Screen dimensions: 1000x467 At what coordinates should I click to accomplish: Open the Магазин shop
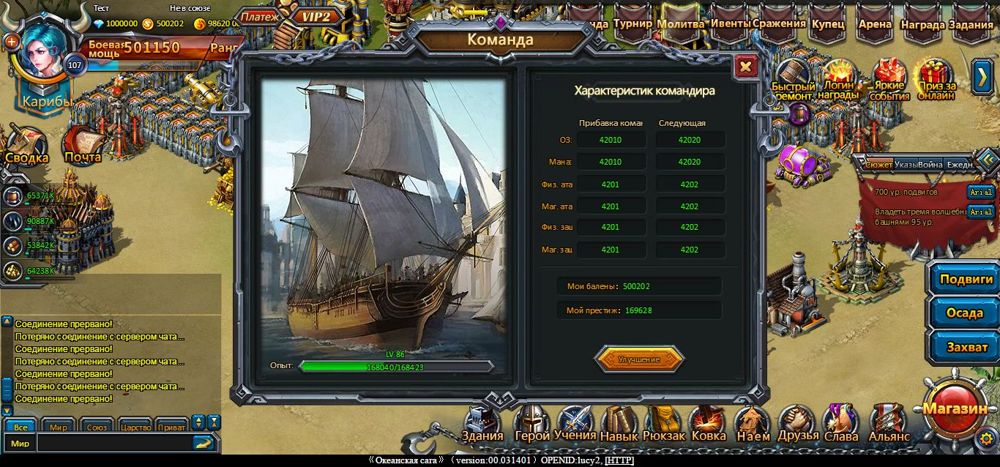click(956, 408)
